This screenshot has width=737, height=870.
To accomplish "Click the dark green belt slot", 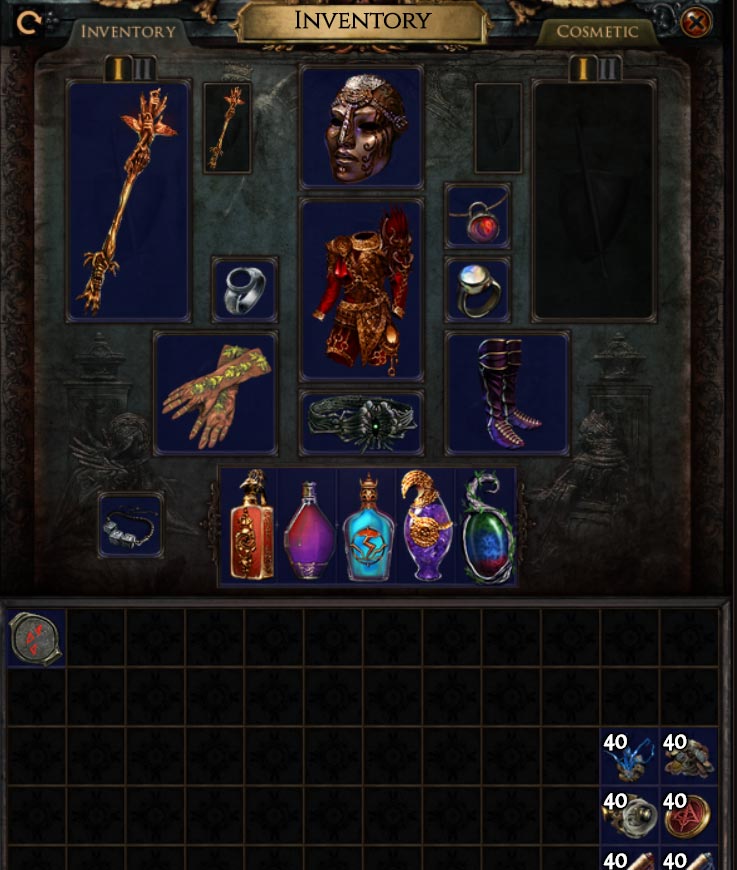I will pyautogui.click(x=361, y=423).
